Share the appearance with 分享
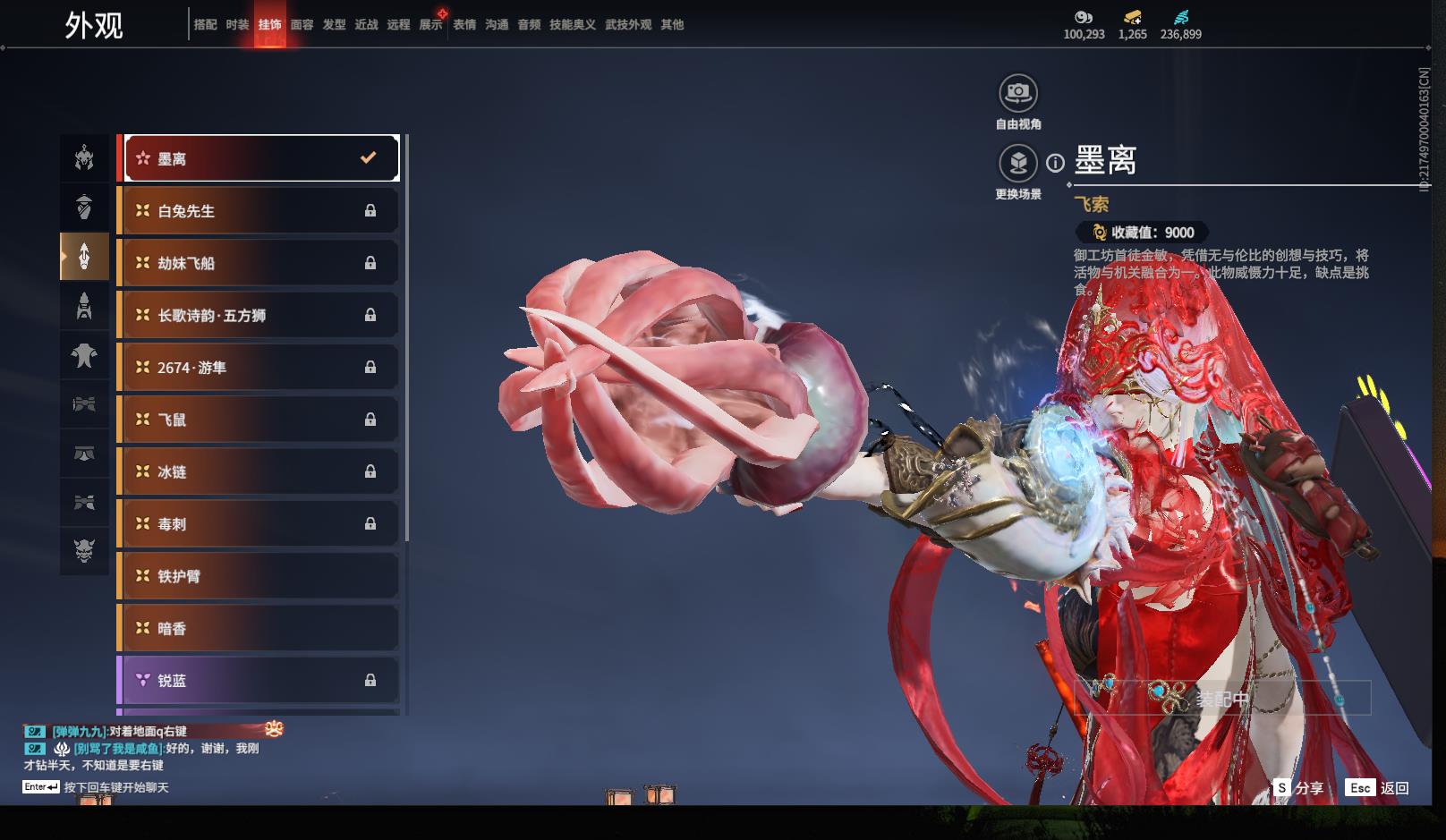 tap(1299, 788)
